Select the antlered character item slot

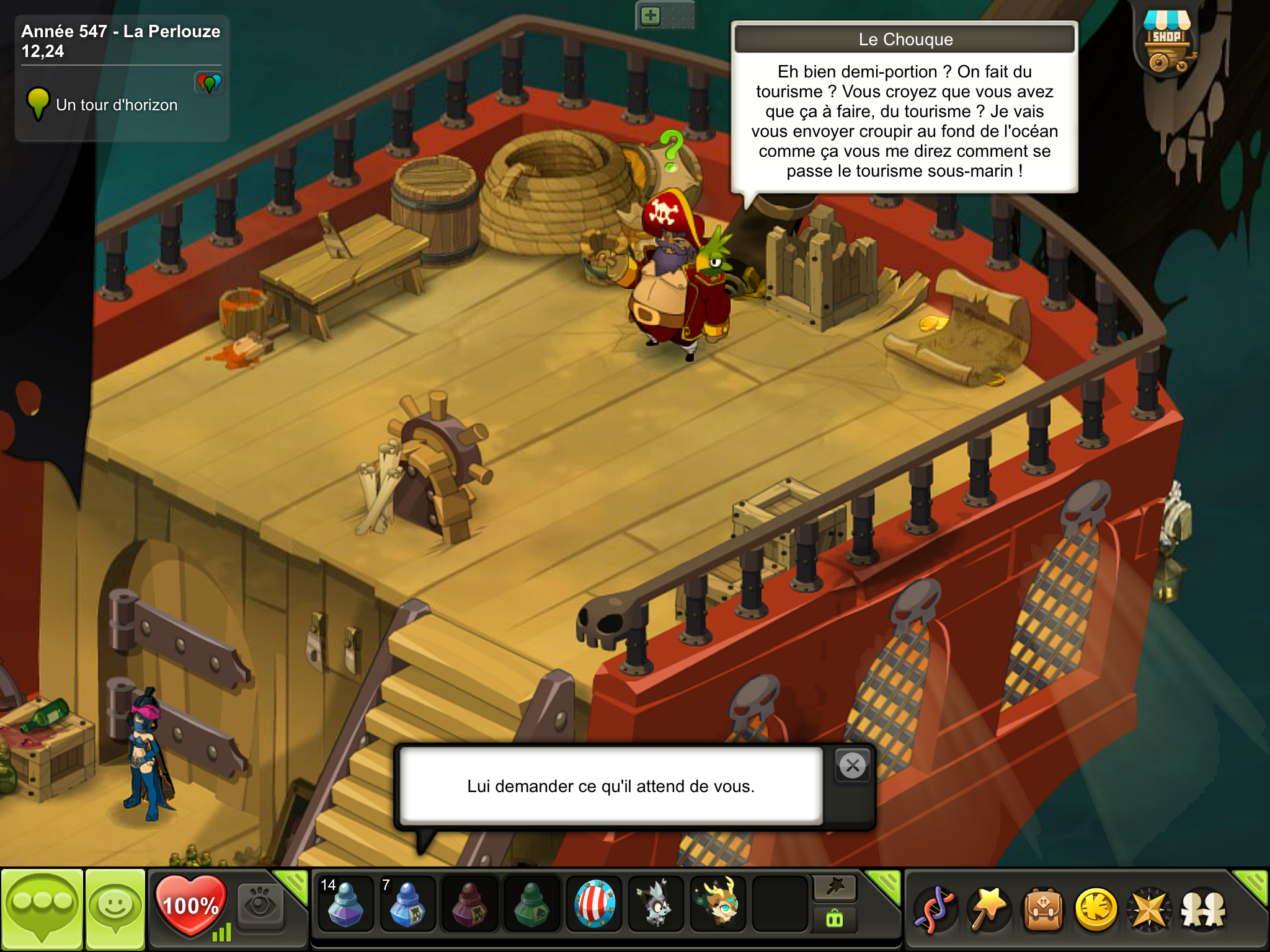(x=718, y=905)
